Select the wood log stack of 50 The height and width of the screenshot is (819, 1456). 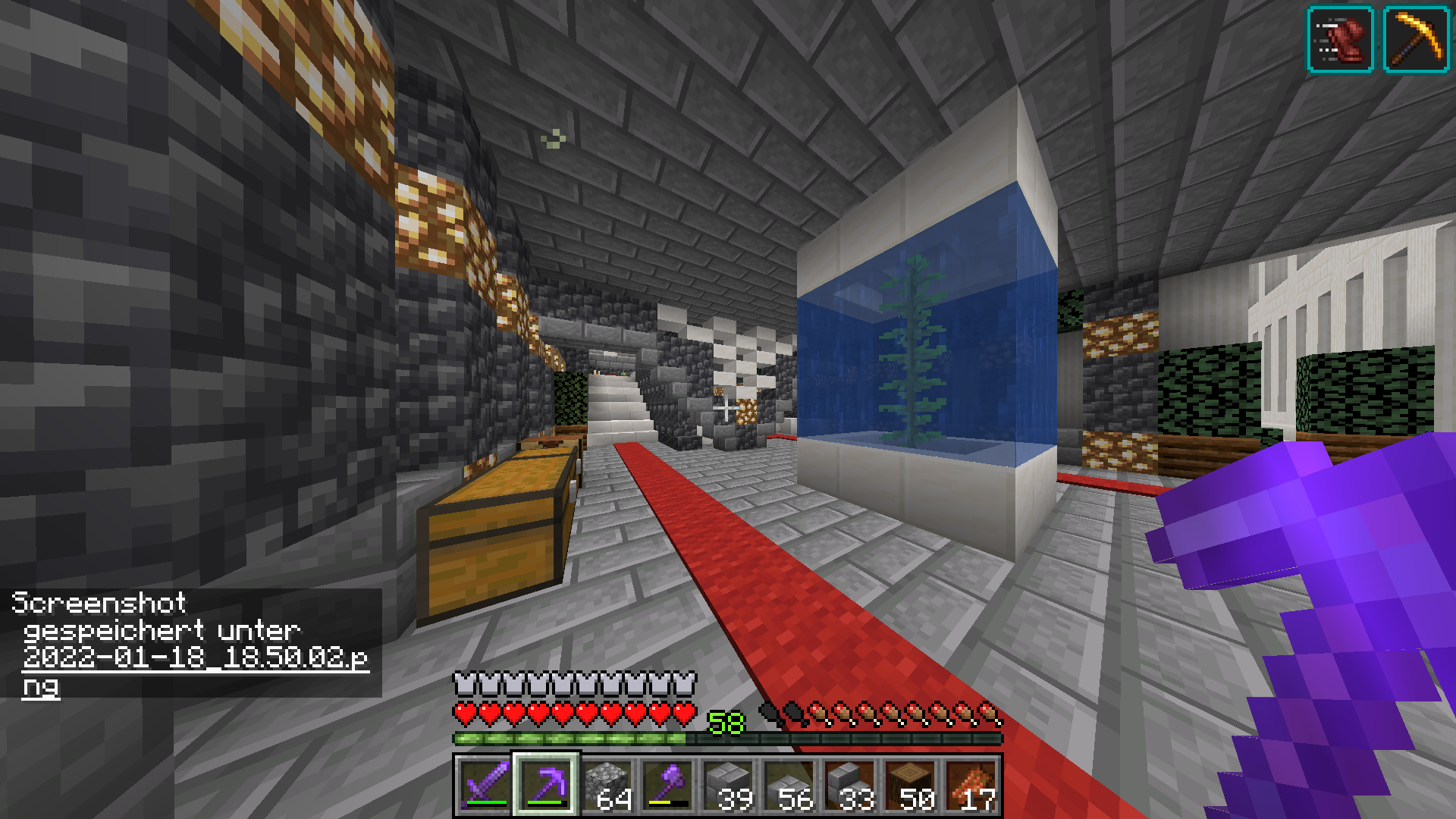910,785
